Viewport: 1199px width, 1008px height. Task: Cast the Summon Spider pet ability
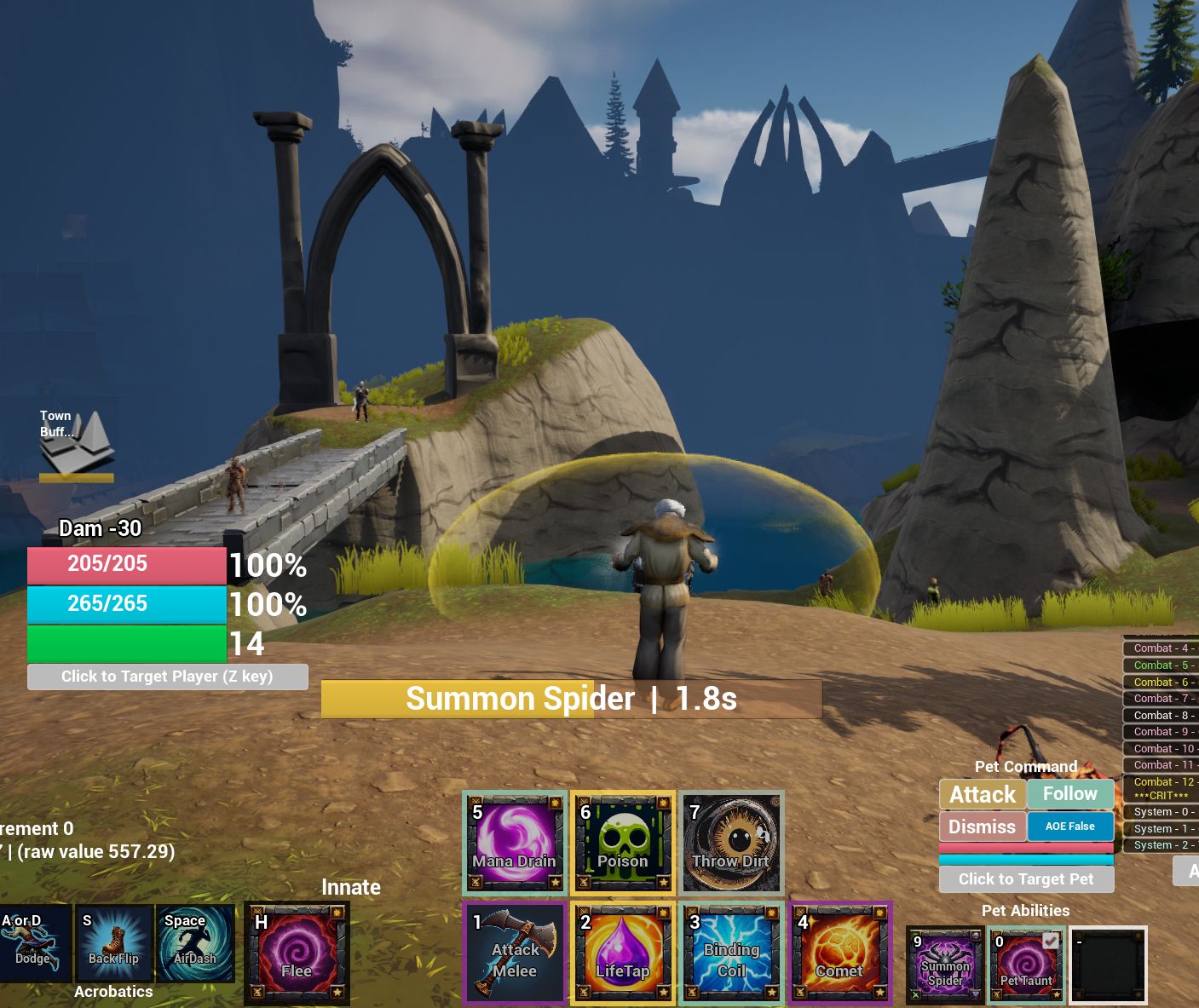[945, 965]
